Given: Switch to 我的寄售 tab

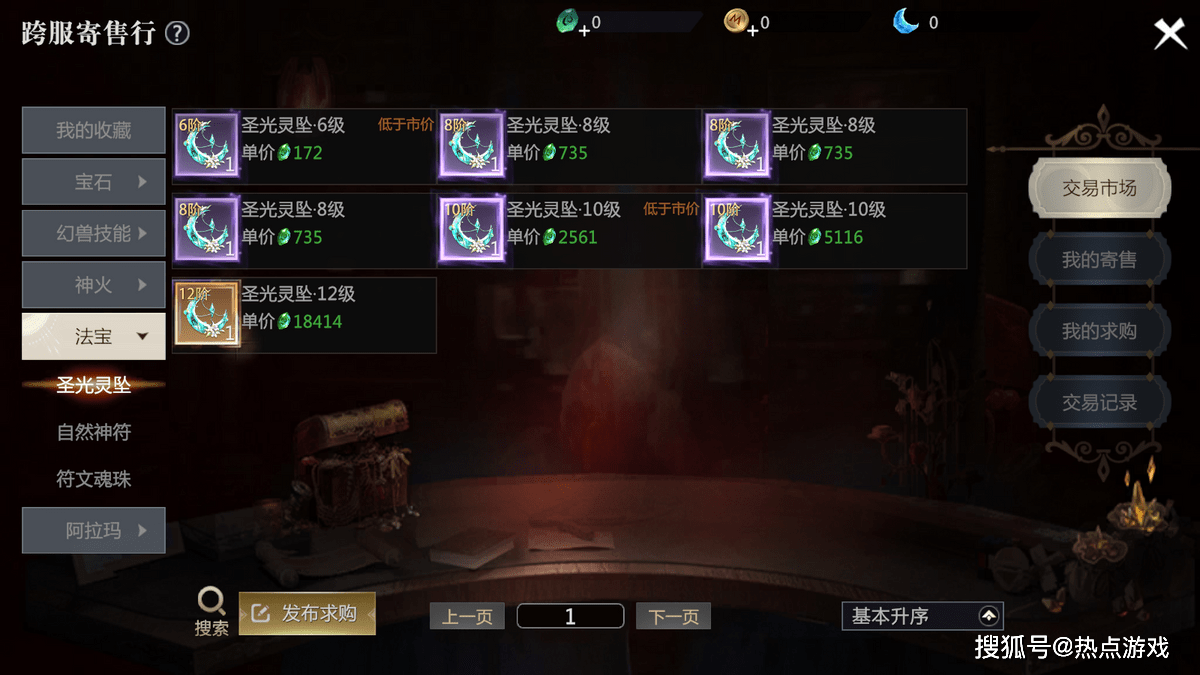Looking at the screenshot, I should 1099,260.
